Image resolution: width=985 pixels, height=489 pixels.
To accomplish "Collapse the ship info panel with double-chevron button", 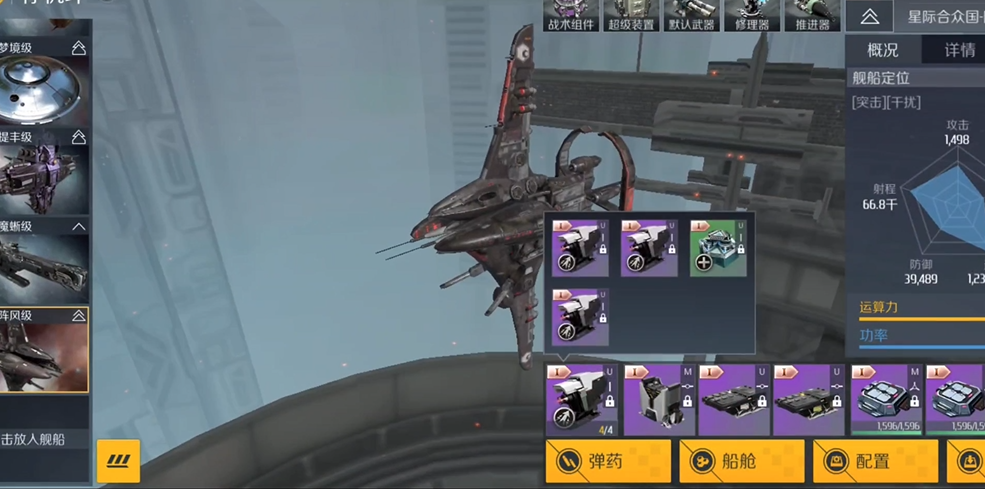I will [x=869, y=17].
